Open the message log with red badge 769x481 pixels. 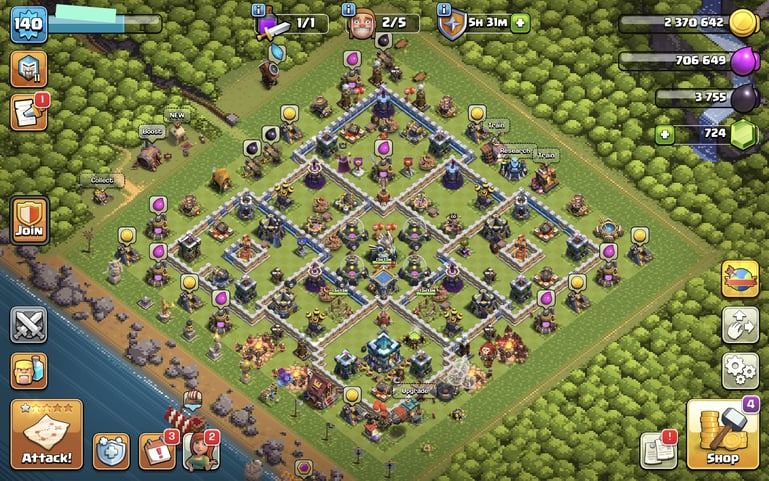(29, 112)
